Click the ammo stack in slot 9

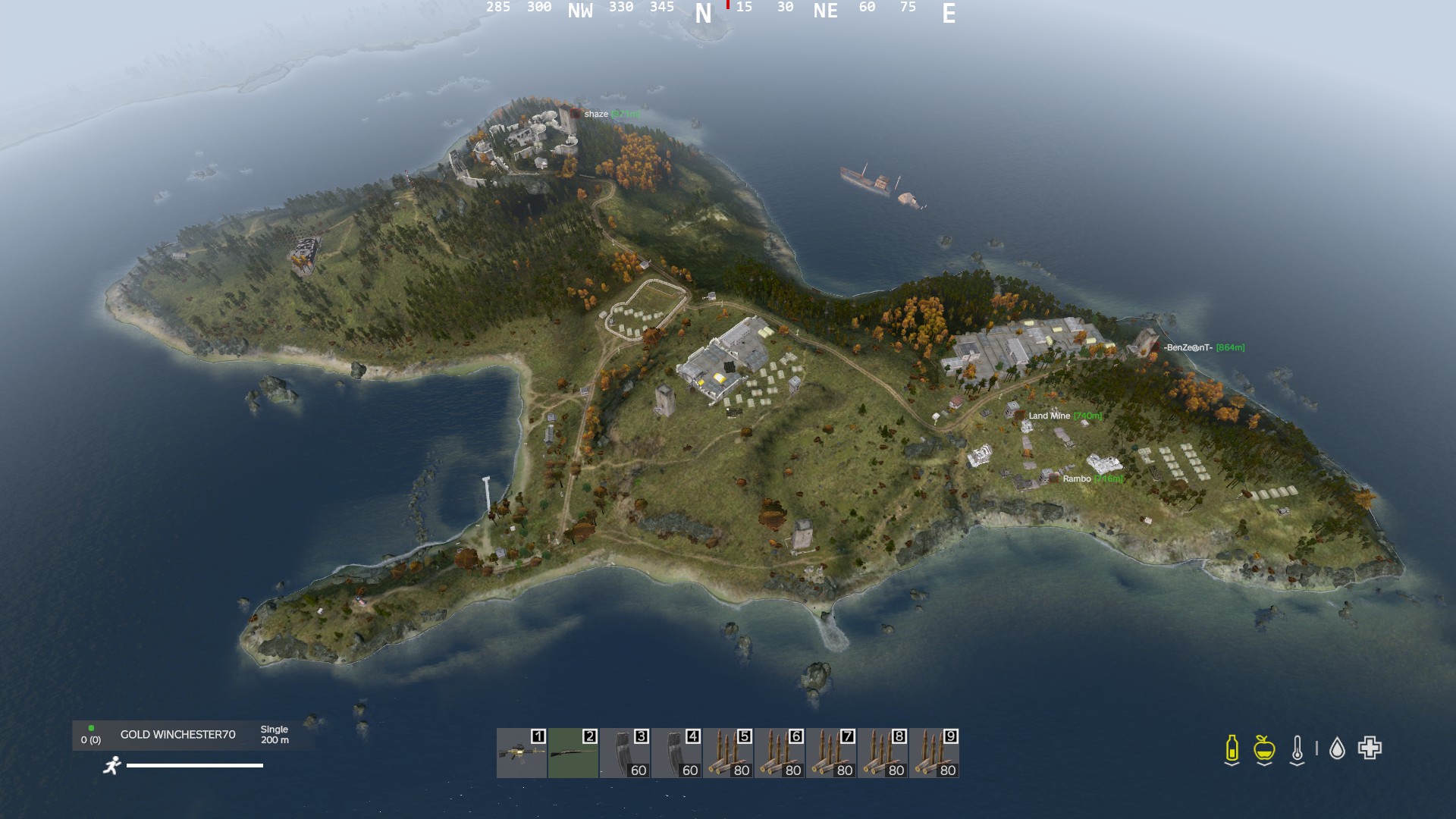click(x=934, y=753)
